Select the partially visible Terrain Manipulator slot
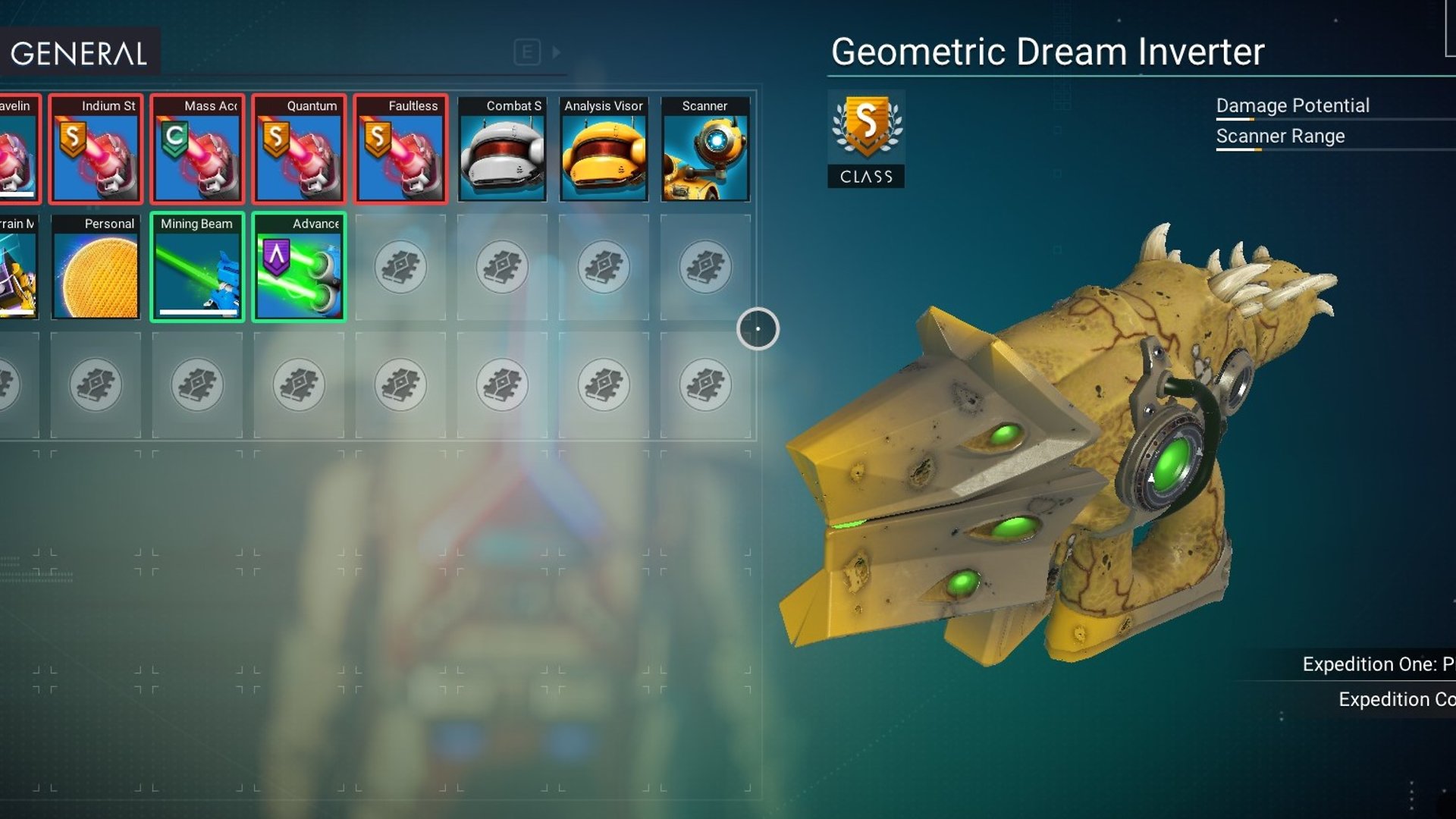Viewport: 1456px width, 819px height. (x=18, y=268)
